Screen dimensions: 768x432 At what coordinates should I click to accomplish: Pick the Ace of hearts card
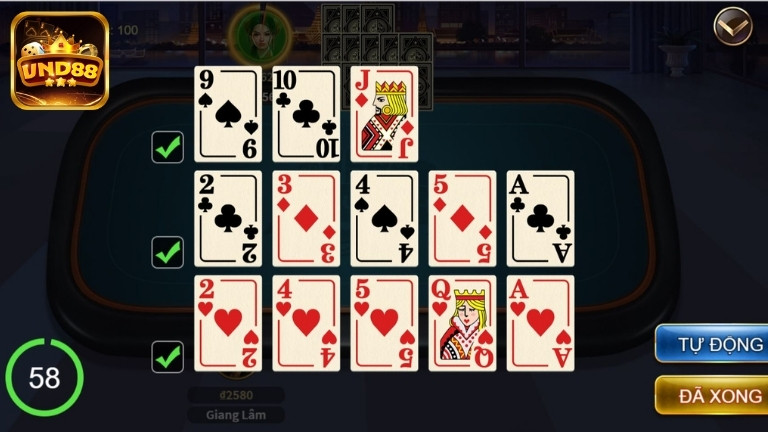[x=540, y=323]
